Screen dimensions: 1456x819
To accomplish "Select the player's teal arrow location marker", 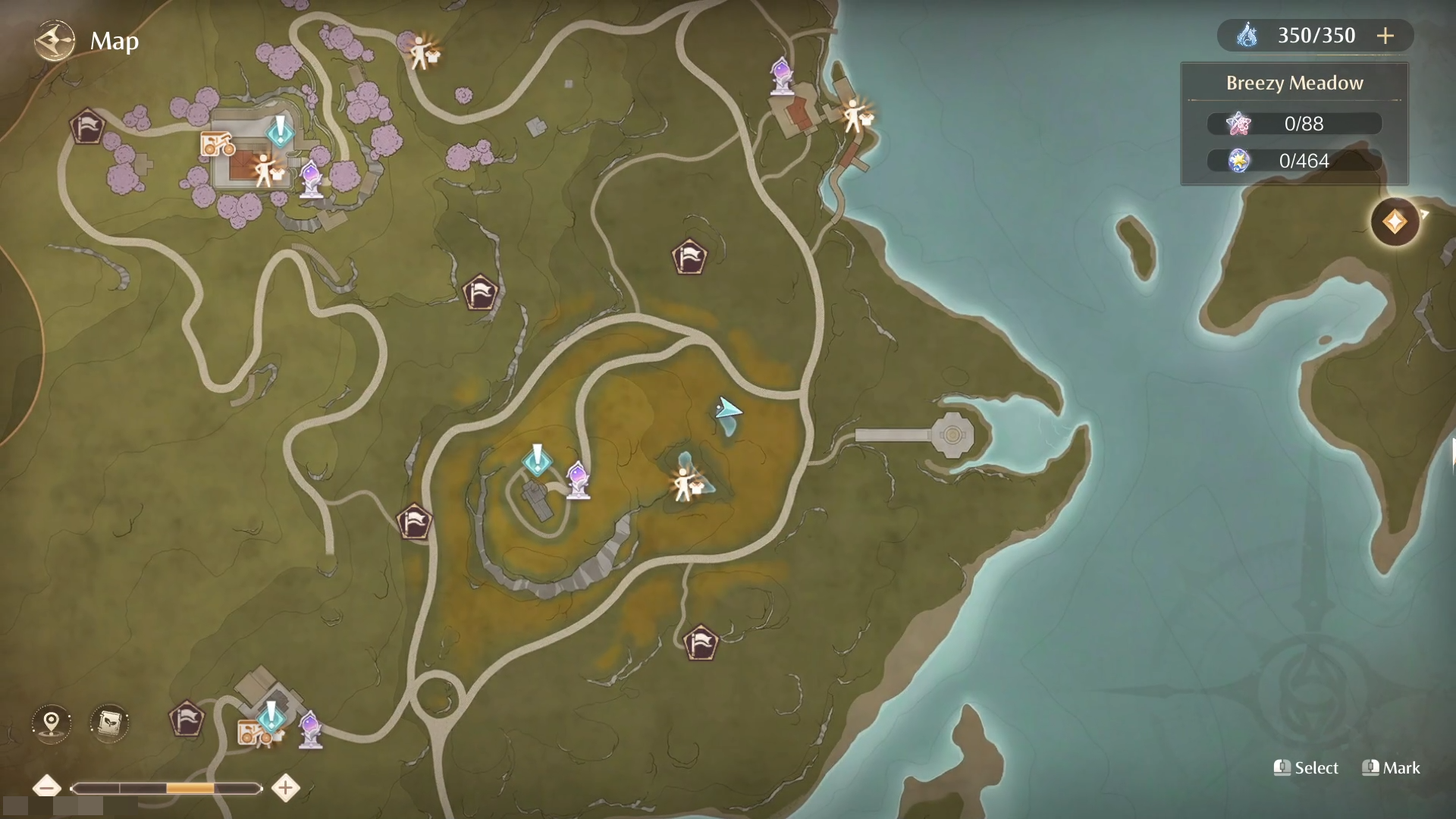I will pyautogui.click(x=727, y=410).
